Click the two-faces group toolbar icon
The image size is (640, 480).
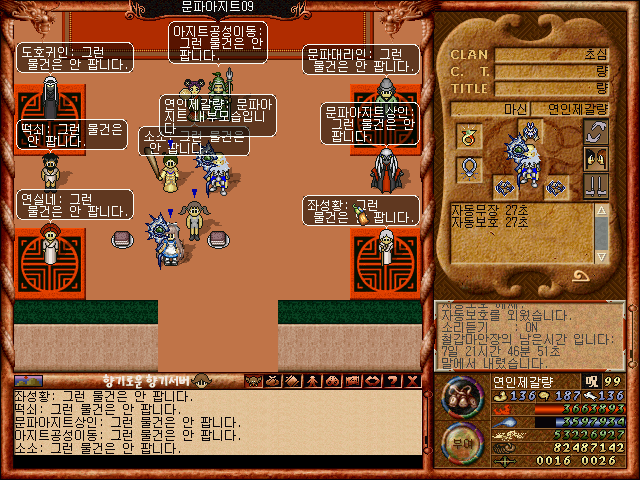tap(332, 380)
